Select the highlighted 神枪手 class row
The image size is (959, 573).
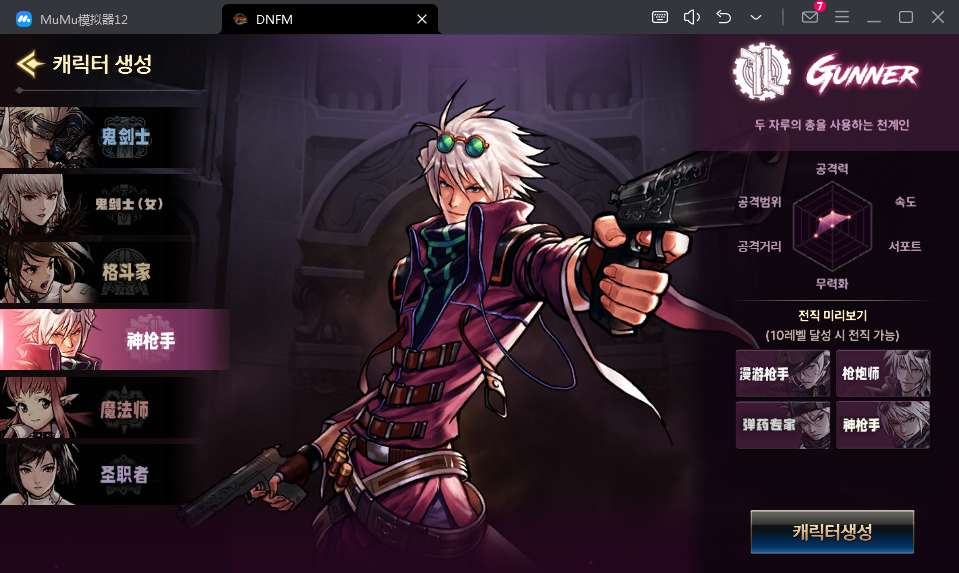113,340
